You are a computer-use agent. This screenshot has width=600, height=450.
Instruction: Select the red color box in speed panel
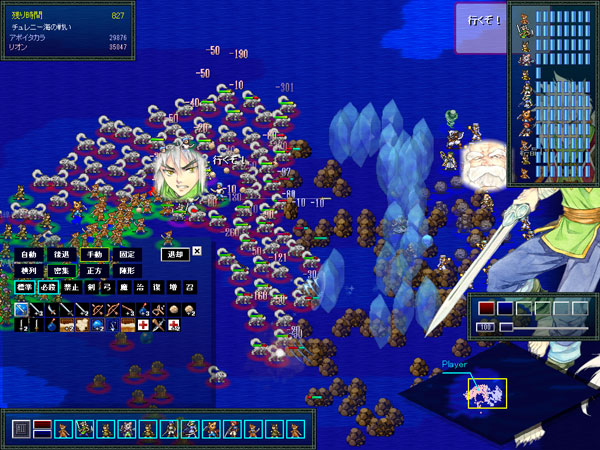click(487, 309)
